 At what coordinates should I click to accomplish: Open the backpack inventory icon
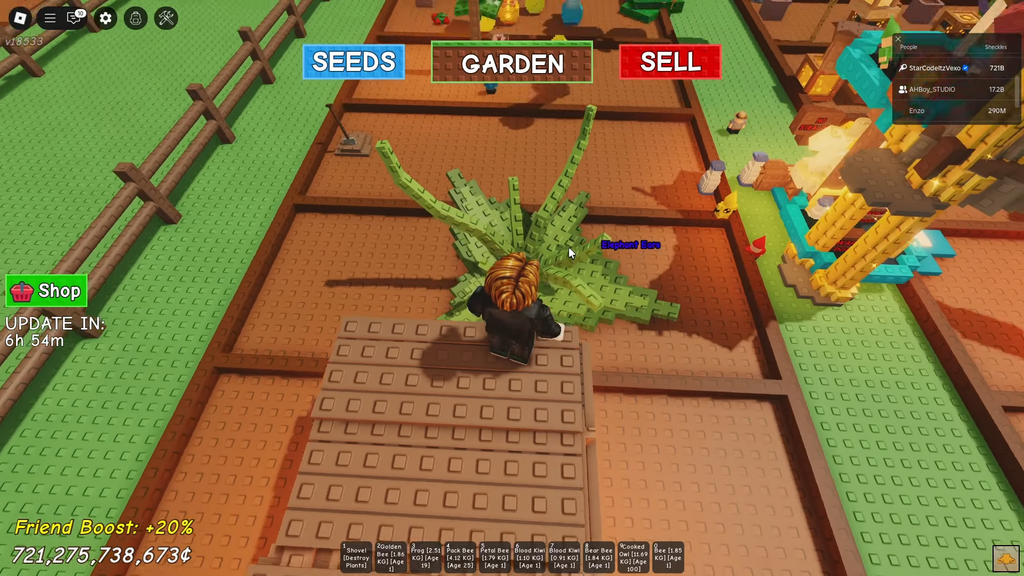pyautogui.click(x=137, y=18)
